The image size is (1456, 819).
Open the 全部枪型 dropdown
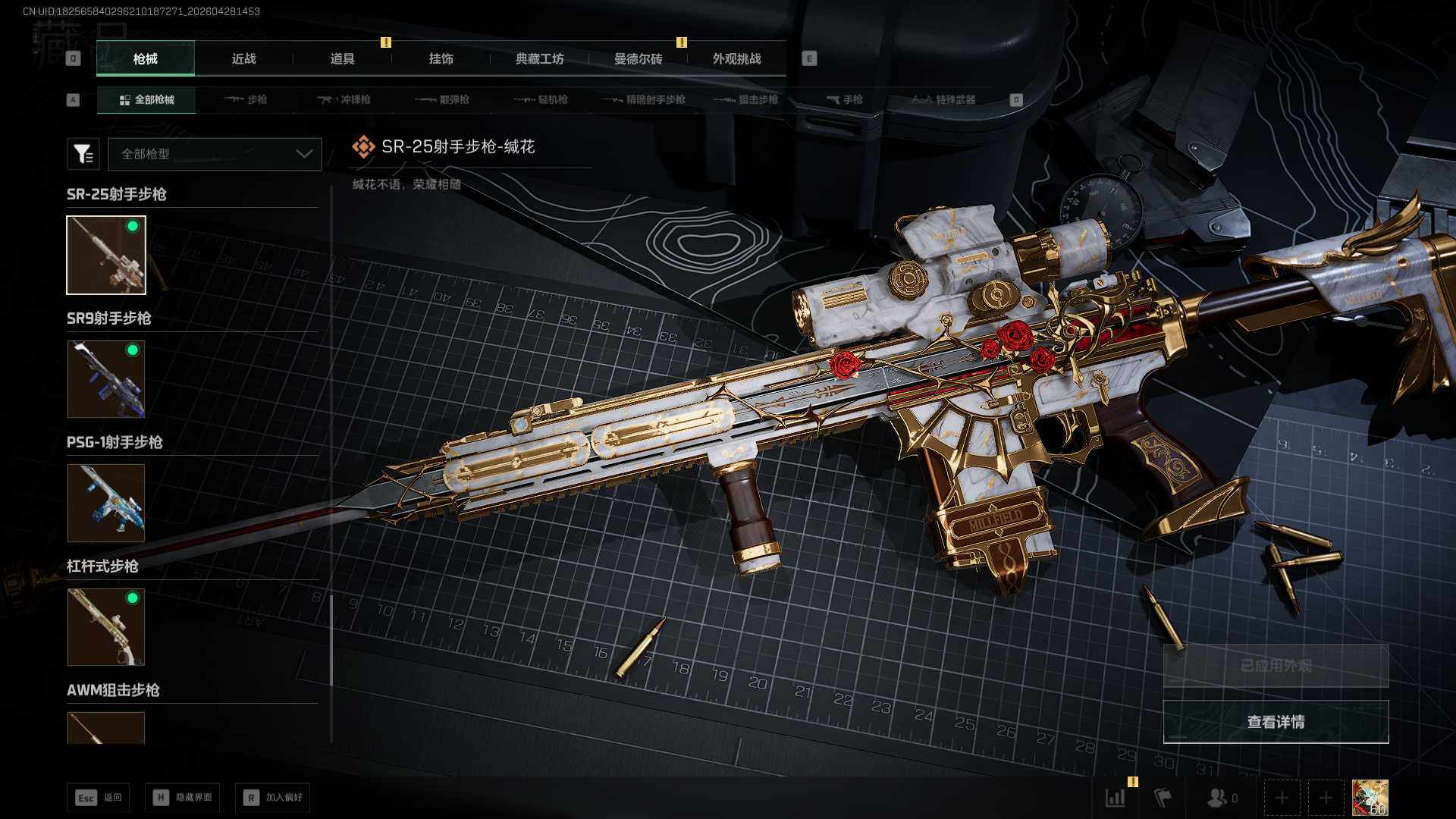coord(215,154)
